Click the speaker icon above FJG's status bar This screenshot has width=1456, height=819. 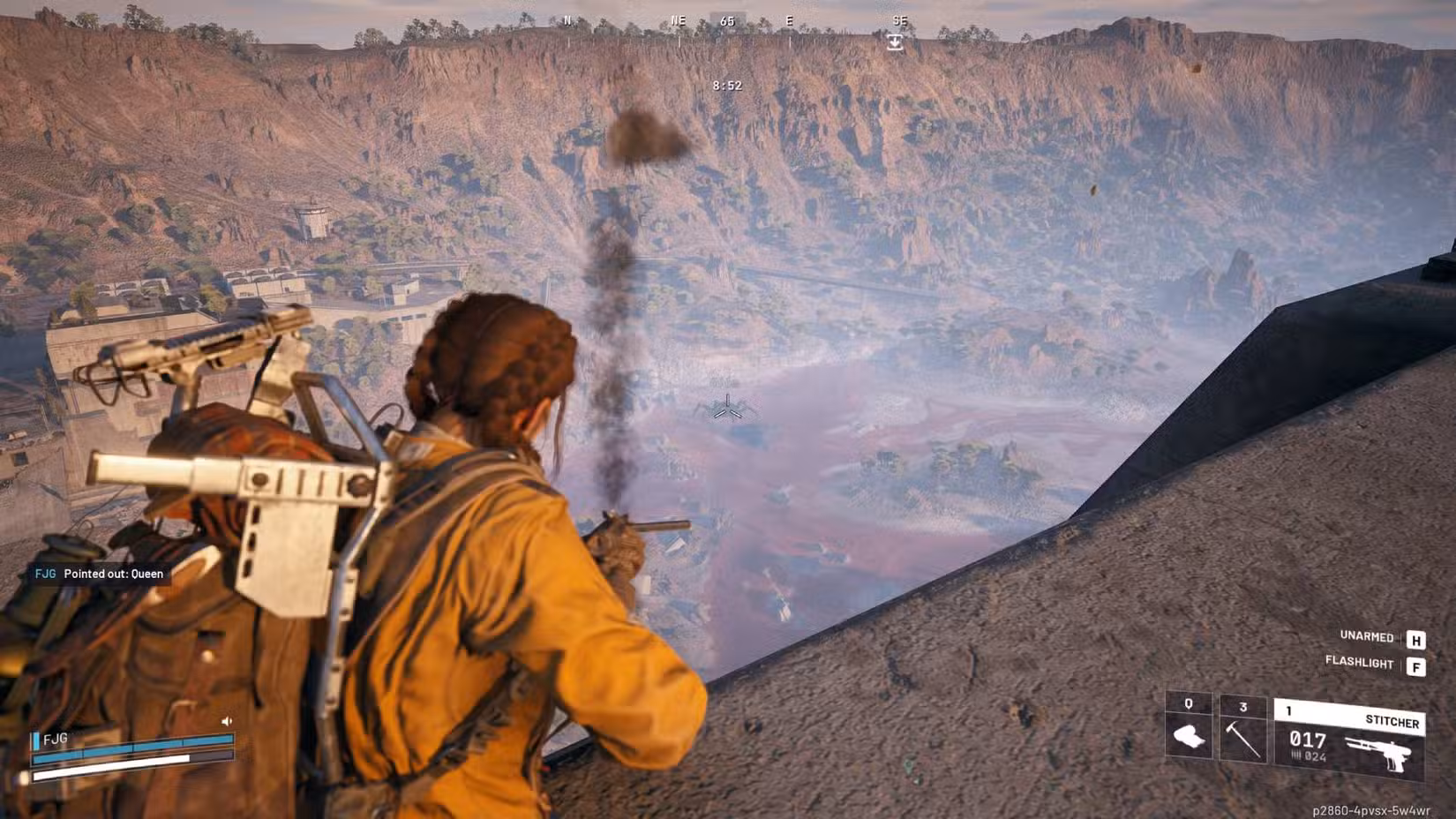tap(226, 722)
